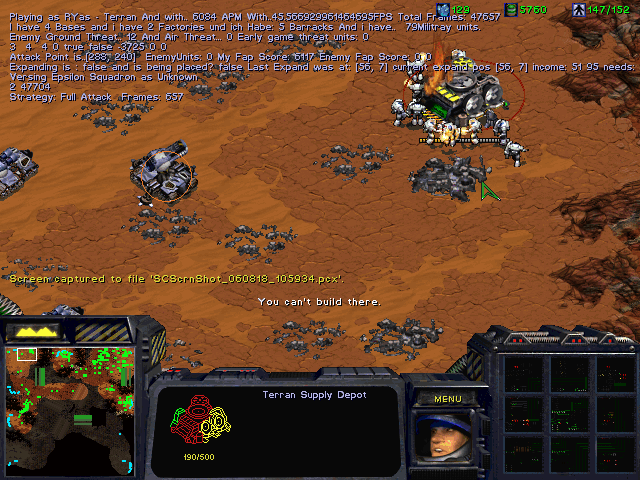Open the game MENU
The height and width of the screenshot is (480, 640).
coord(447,398)
